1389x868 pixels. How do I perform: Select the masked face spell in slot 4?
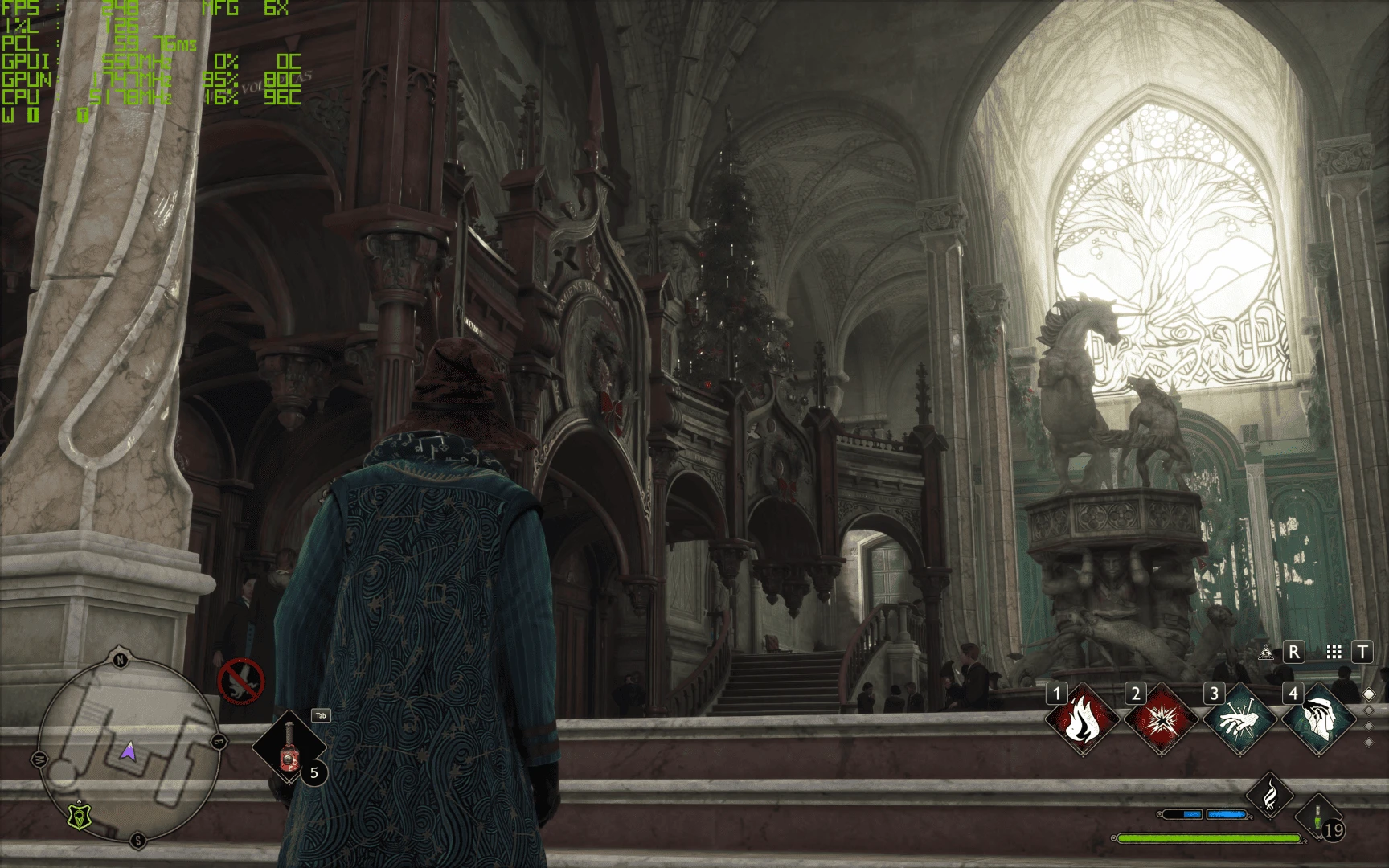(1317, 721)
